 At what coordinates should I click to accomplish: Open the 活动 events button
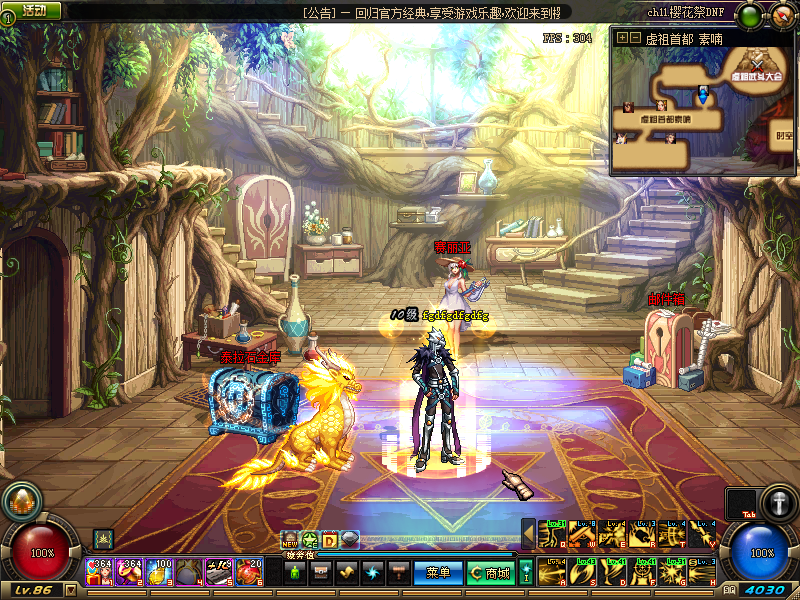pos(33,10)
